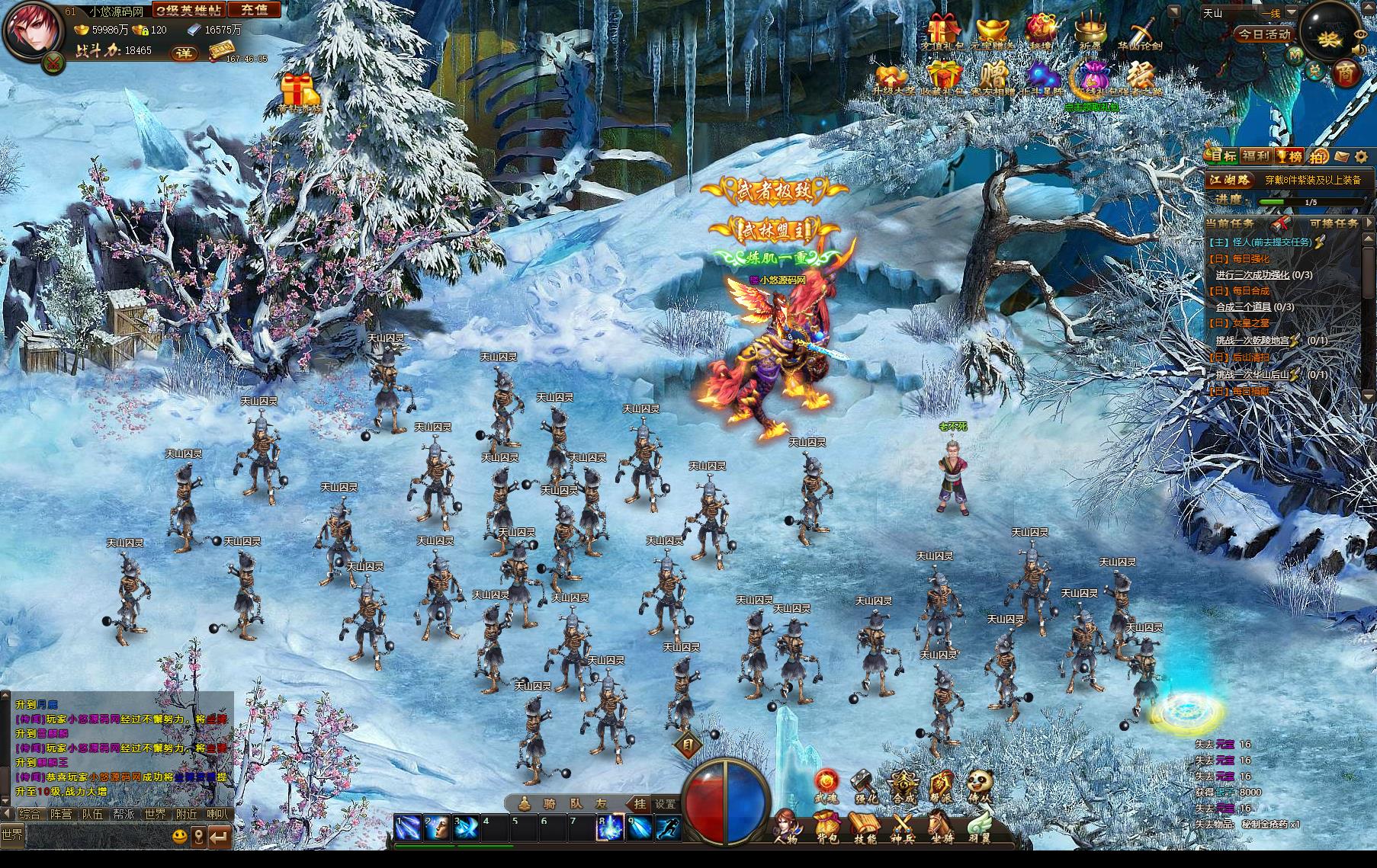
Task: Select the 世界 chat channel tab
Action: click(155, 814)
